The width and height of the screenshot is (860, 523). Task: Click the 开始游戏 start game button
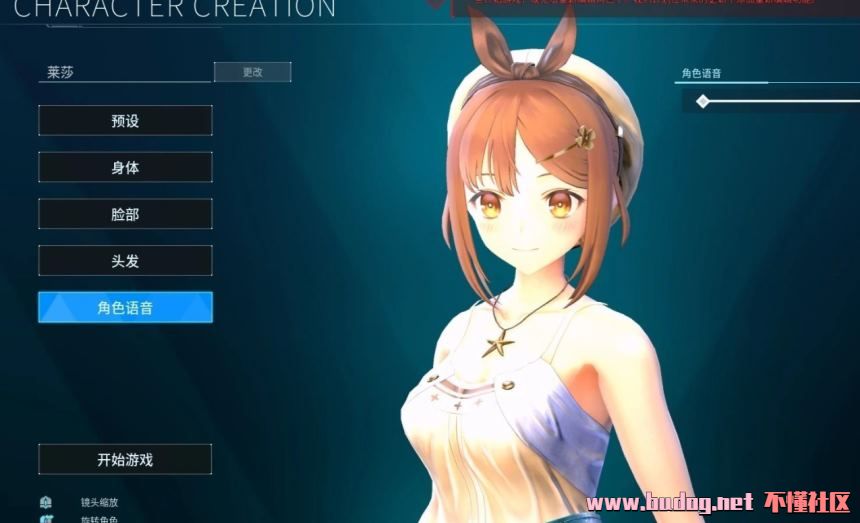point(125,460)
